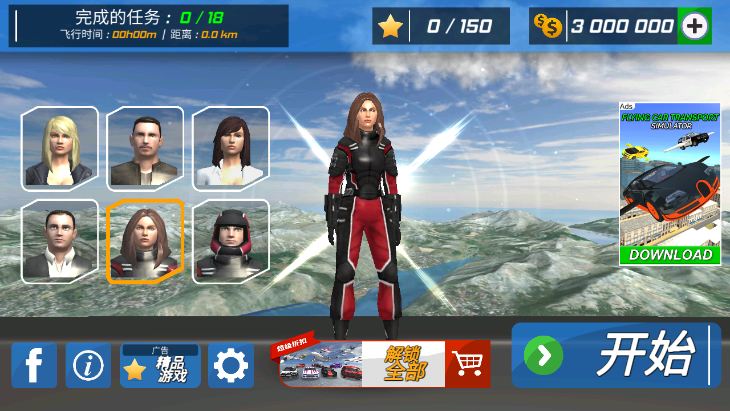The height and width of the screenshot is (411, 730).
Task: Start the game with the 开始 button
Action: (x=616, y=355)
